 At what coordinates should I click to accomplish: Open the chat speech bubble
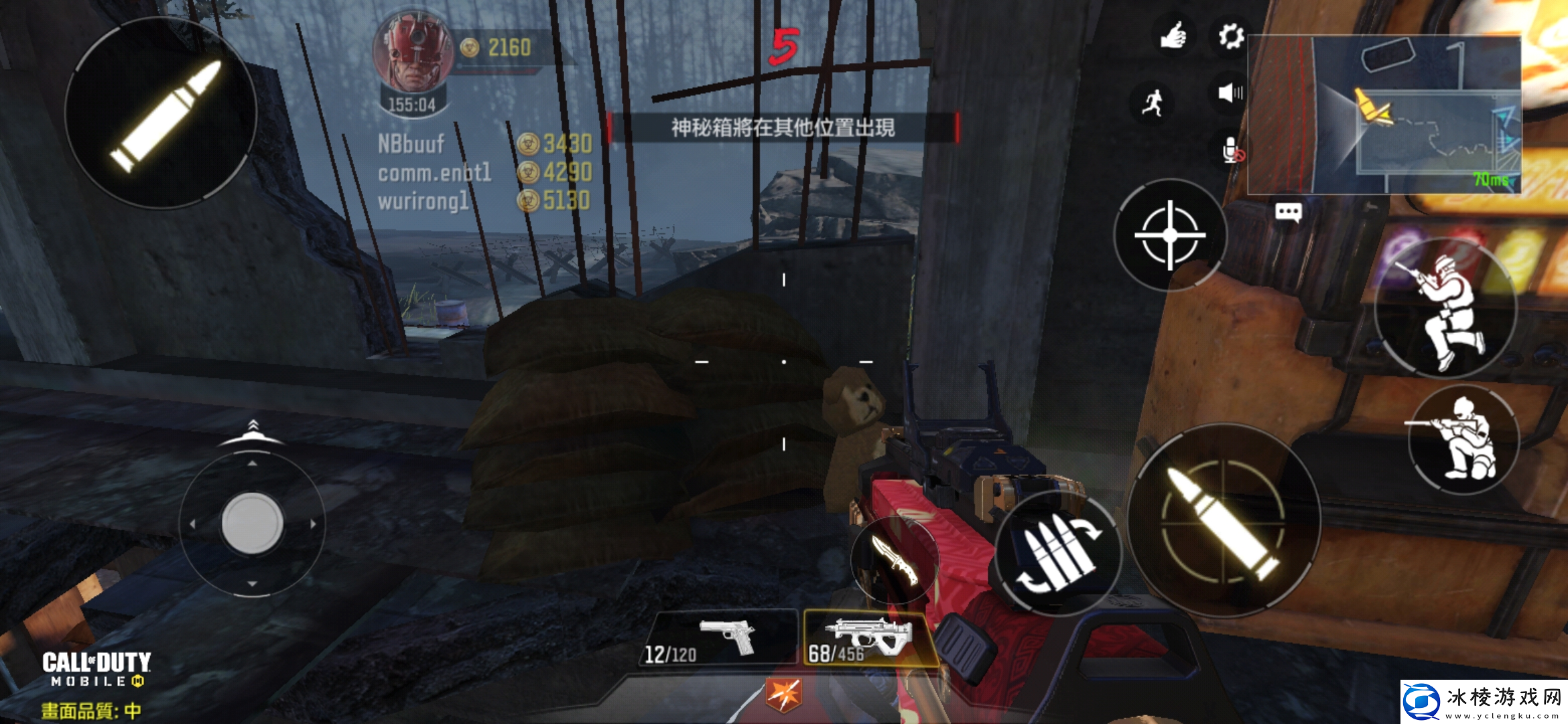click(x=1288, y=213)
